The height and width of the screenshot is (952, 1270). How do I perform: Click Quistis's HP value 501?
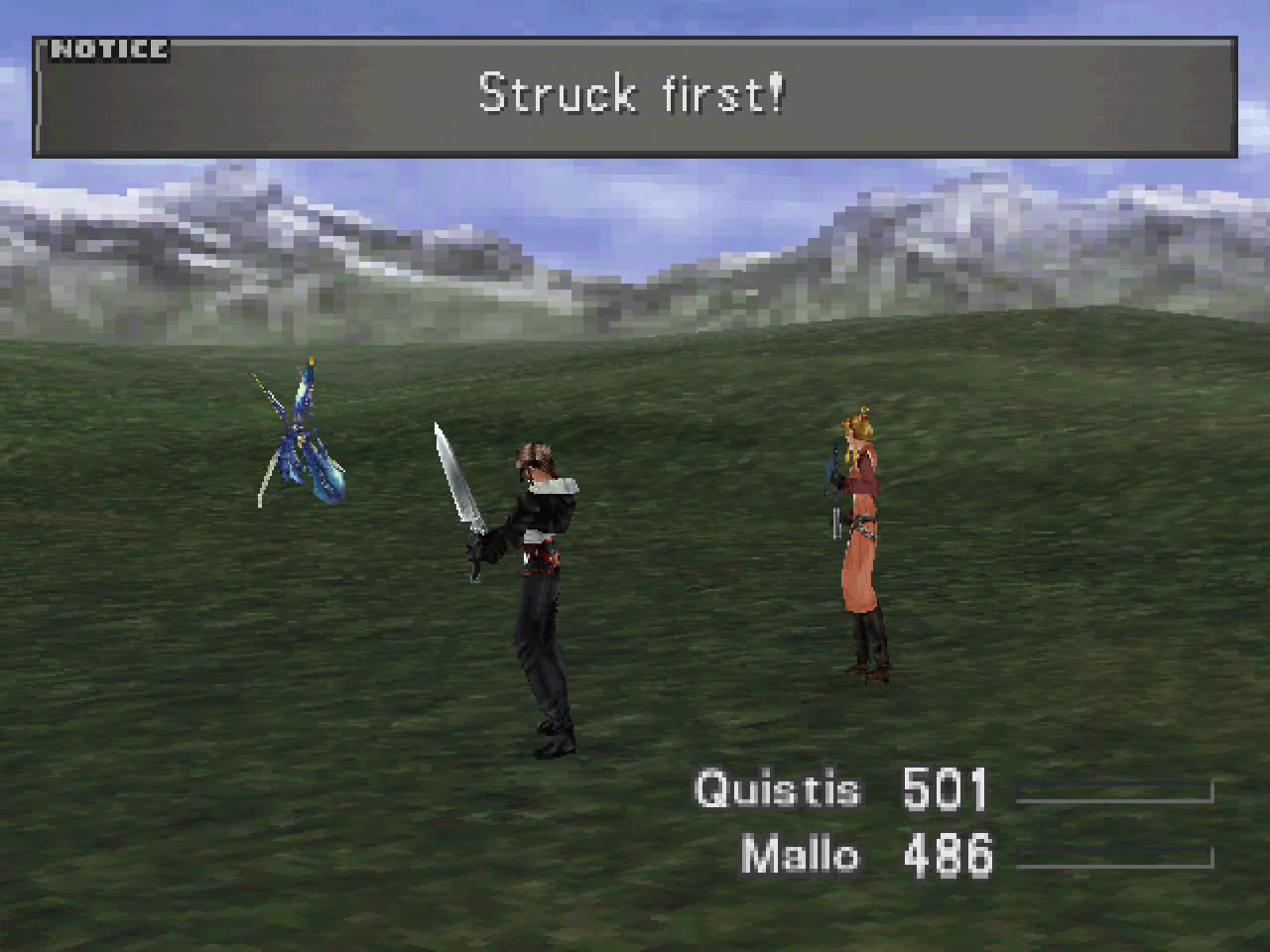[x=946, y=788]
